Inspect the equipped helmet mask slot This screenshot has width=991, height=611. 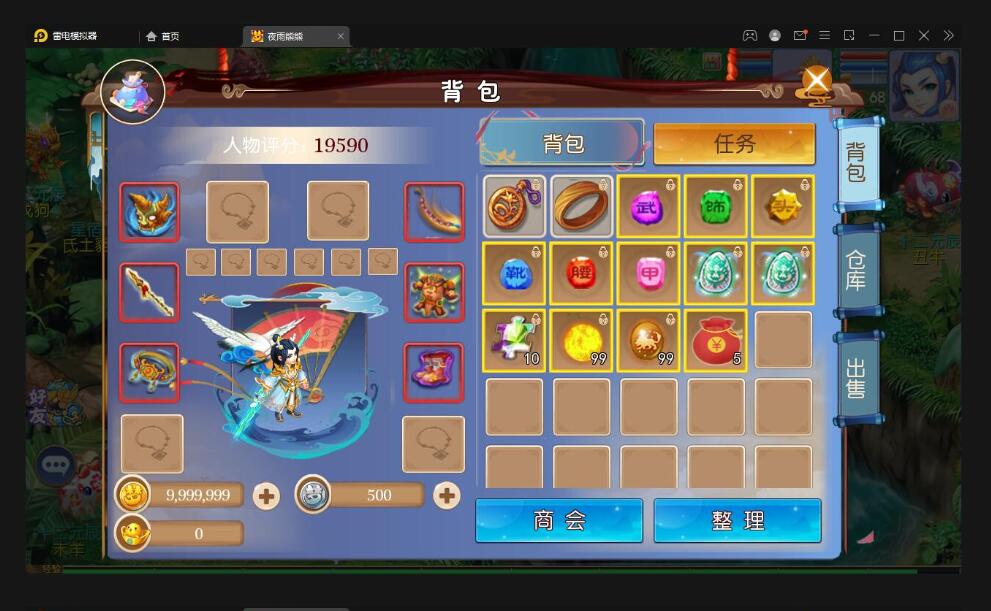click(x=150, y=212)
